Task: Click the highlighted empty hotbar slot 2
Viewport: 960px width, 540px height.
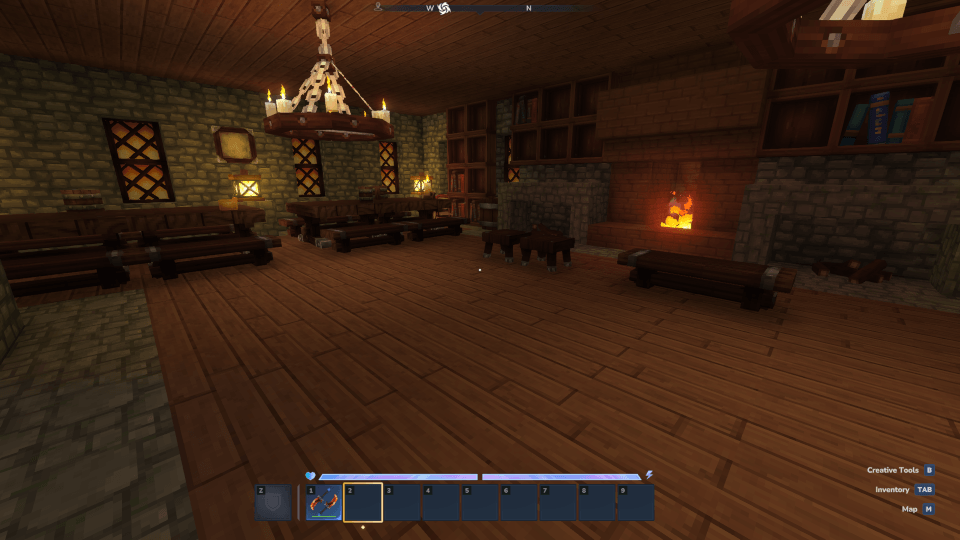Action: (363, 502)
